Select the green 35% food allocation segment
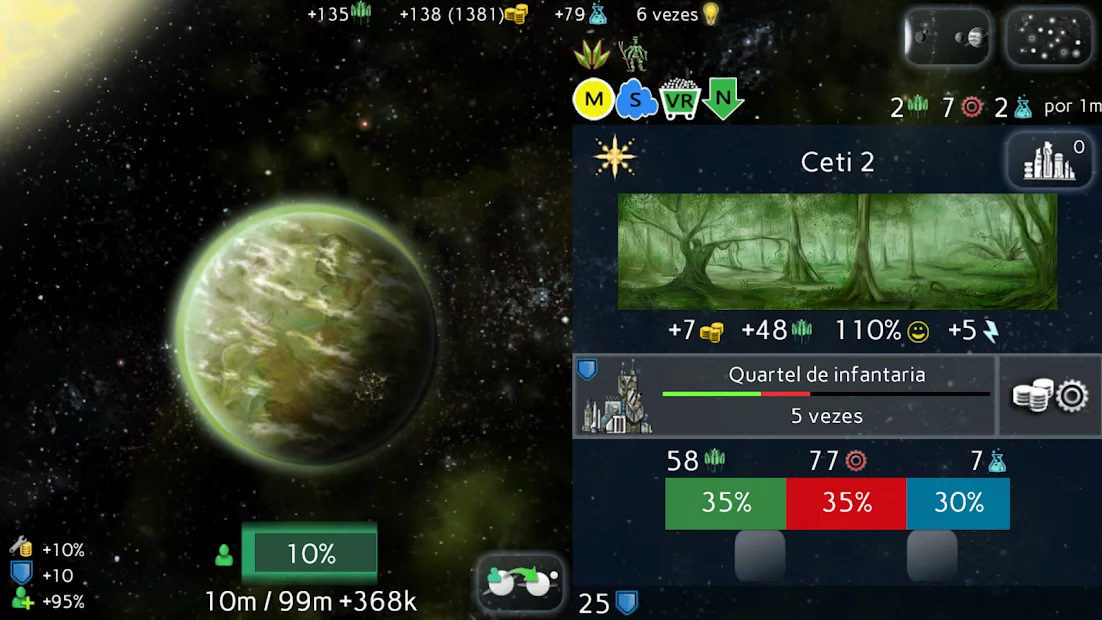The height and width of the screenshot is (620, 1102). point(726,503)
